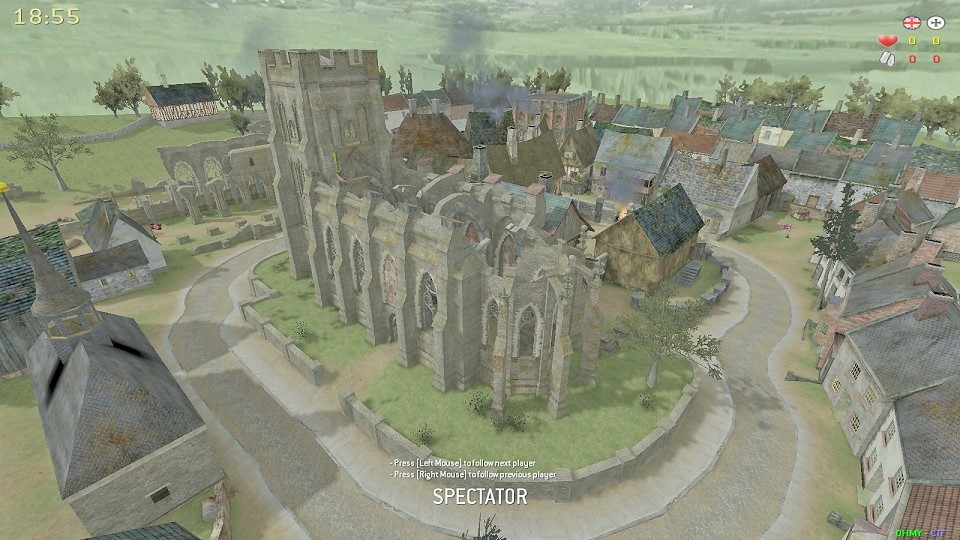Click the German iron cross team icon

pos(936,22)
